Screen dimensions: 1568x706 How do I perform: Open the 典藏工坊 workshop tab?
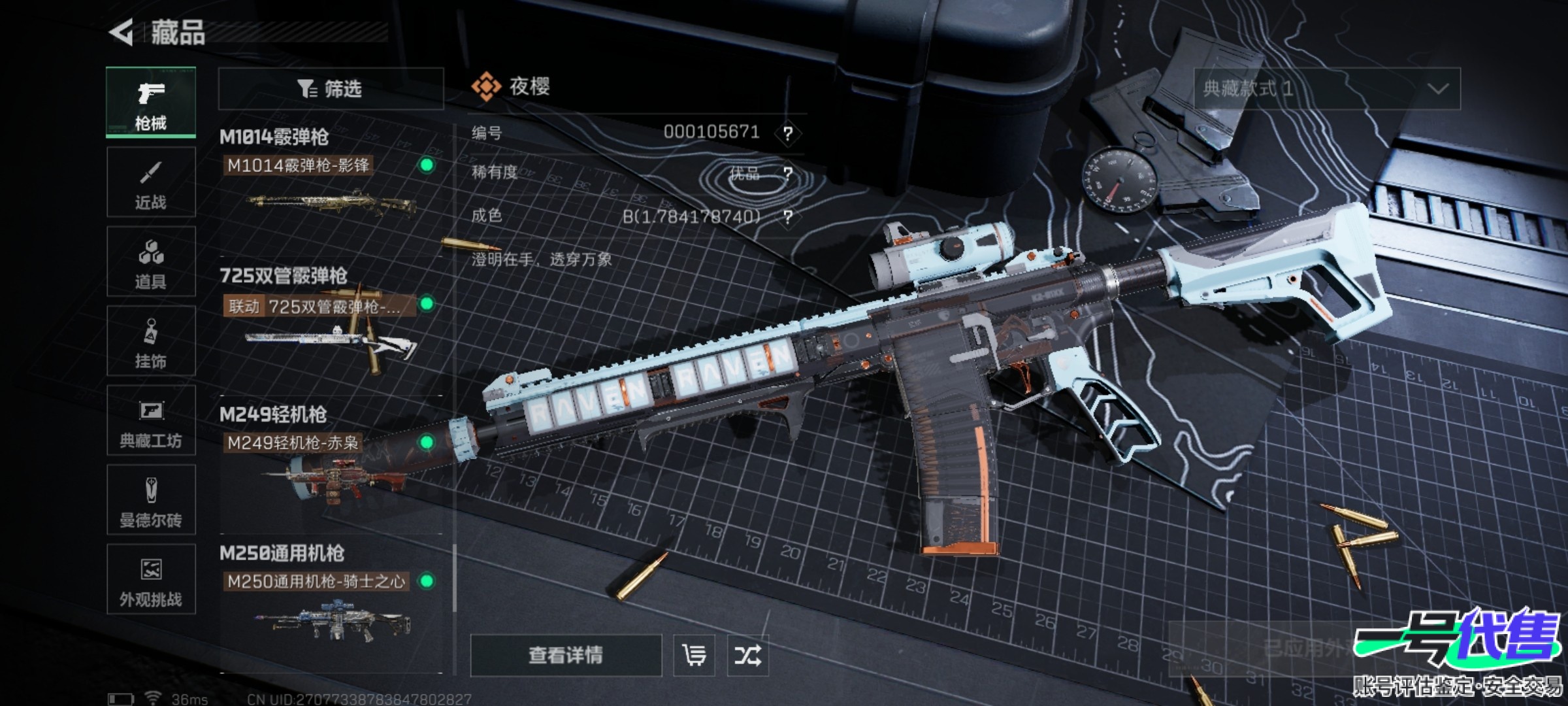[x=151, y=420]
